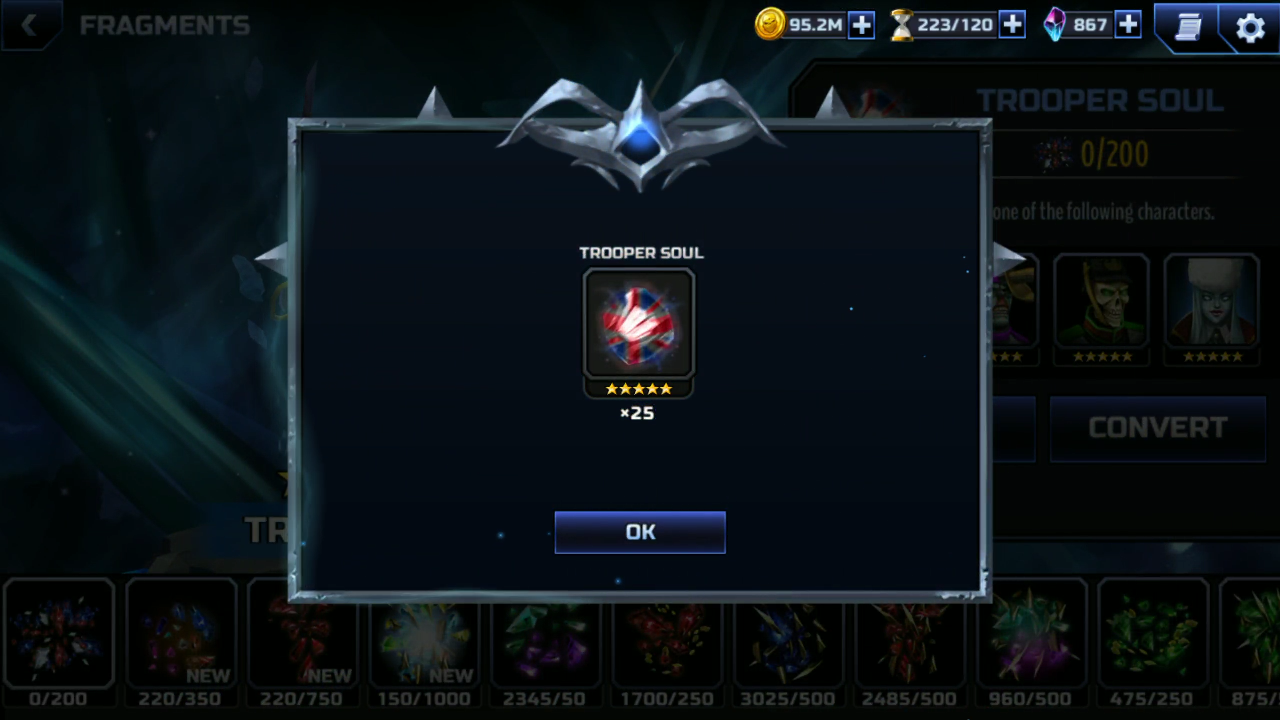Viewport: 1280px width, 720px height.
Task: Pick the fragment slot showing 3025/500
Action: (x=790, y=634)
